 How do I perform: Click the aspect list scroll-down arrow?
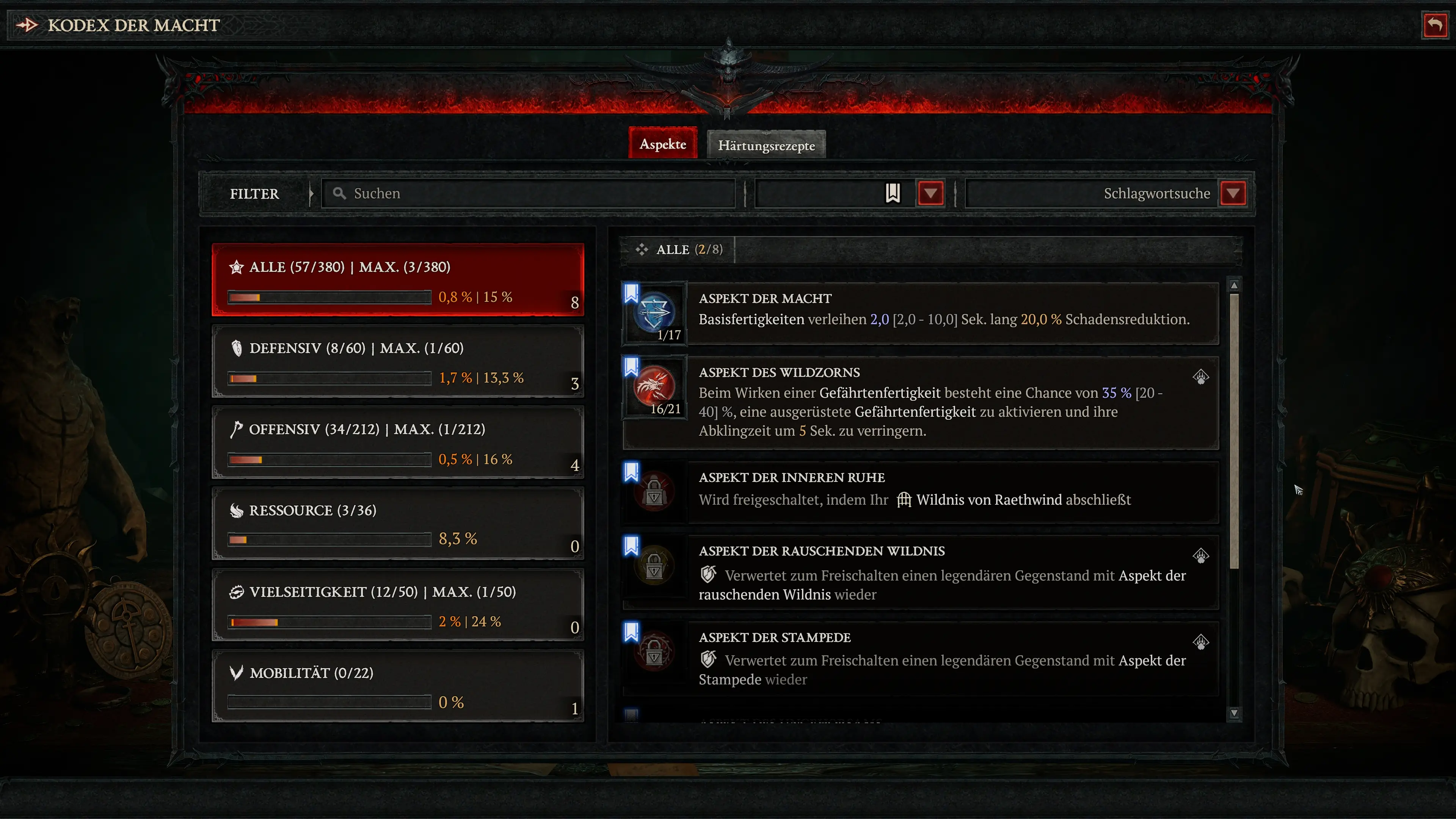[x=1234, y=713]
